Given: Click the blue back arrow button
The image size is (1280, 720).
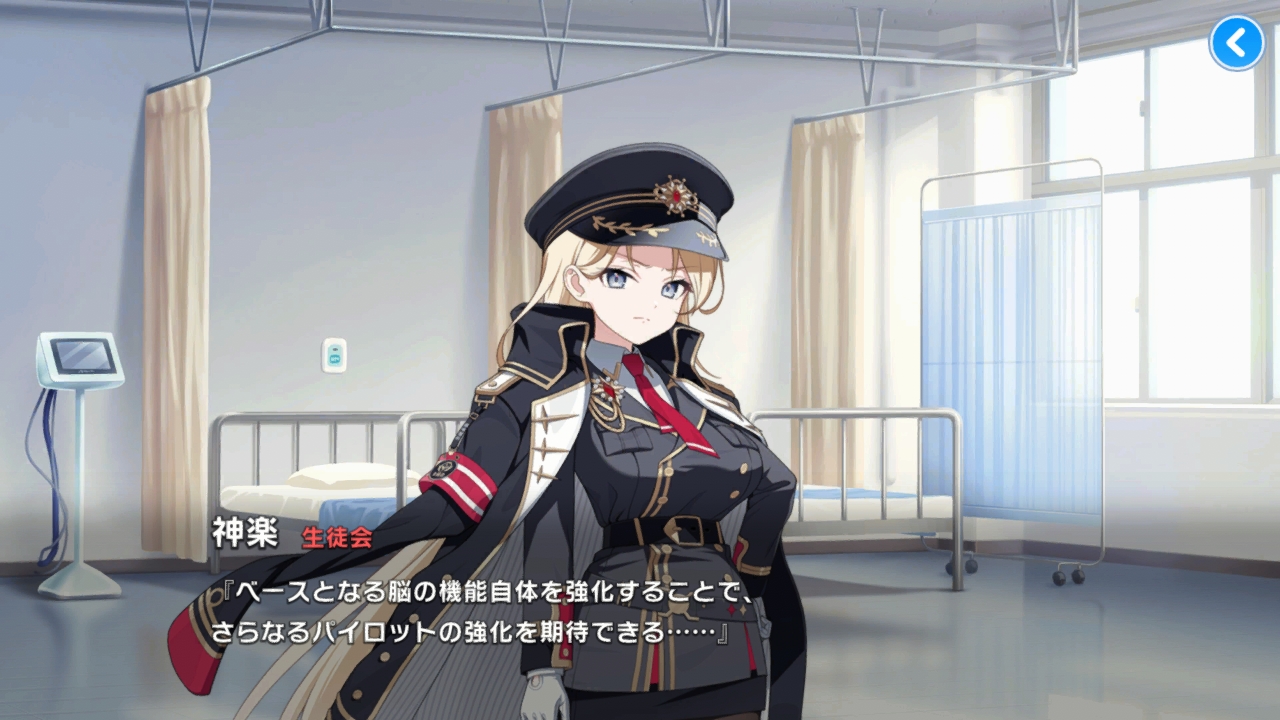Looking at the screenshot, I should click(1237, 43).
